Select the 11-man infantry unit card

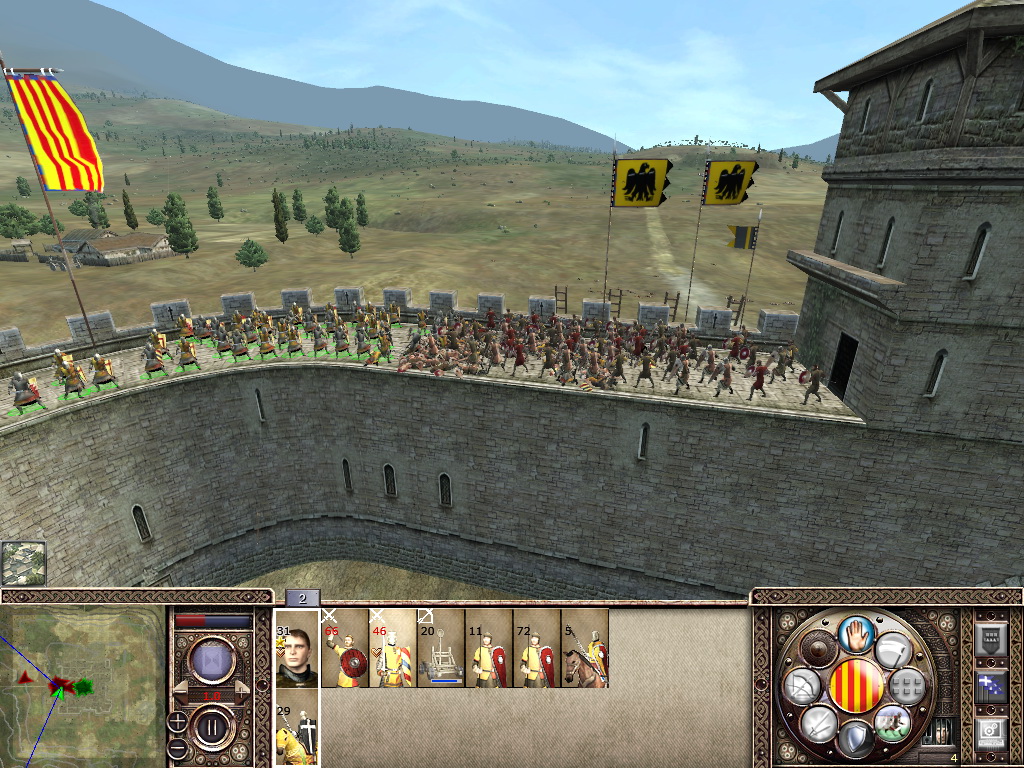point(488,648)
